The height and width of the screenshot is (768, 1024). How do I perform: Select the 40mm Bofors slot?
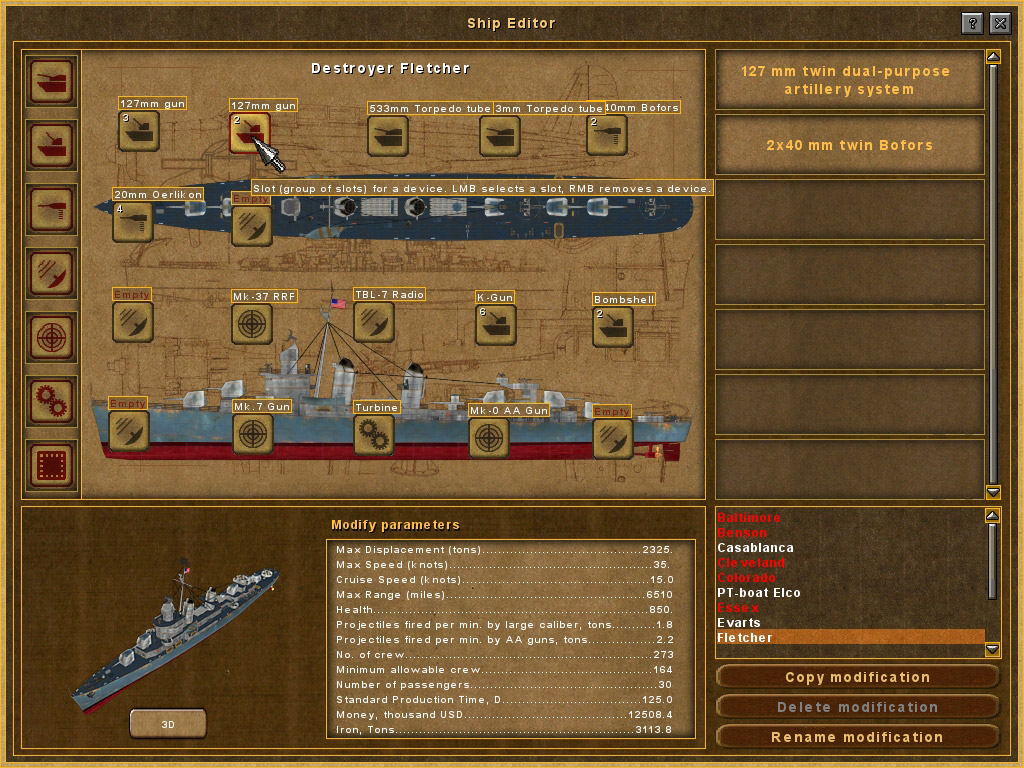pyautogui.click(x=607, y=135)
